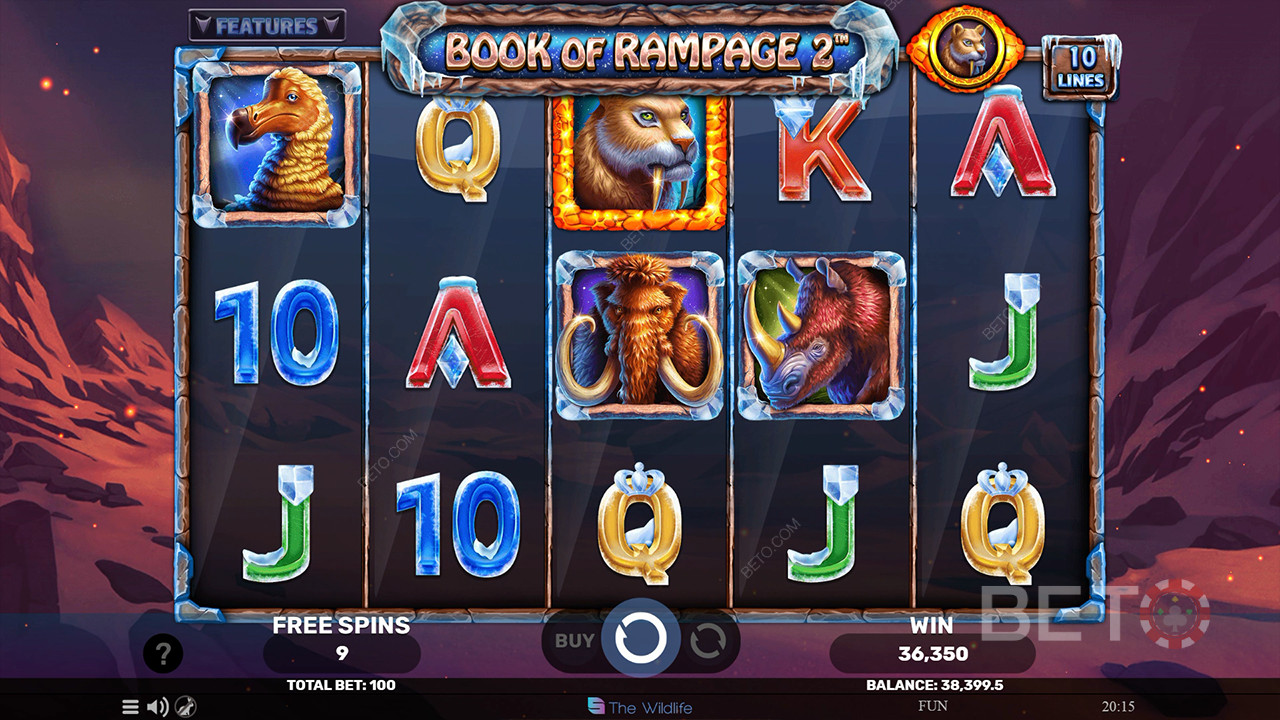The width and height of the screenshot is (1280, 720).
Task: Toggle the crossed-out animal icon
Action: (184, 707)
